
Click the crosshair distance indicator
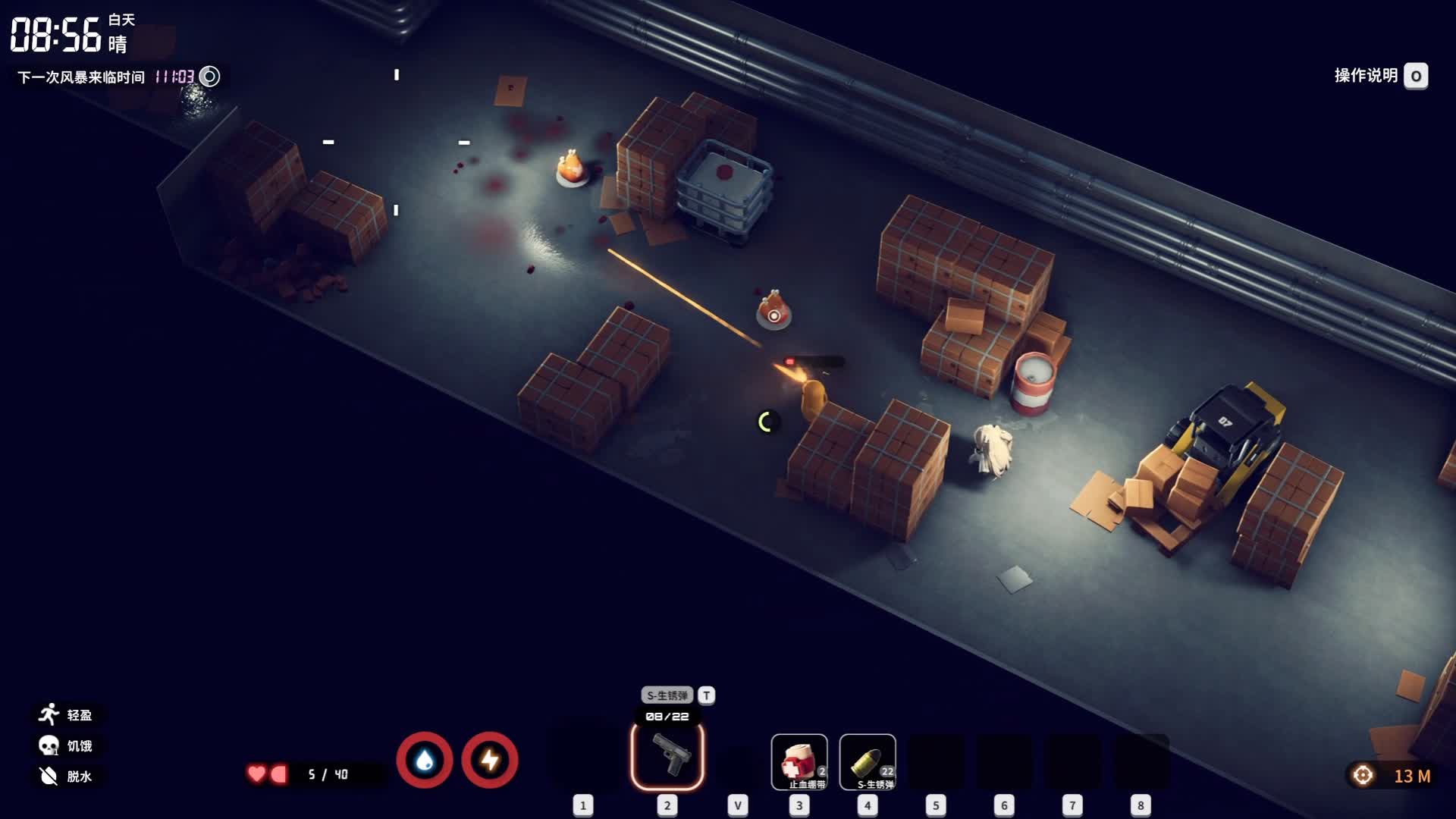coord(1363,775)
